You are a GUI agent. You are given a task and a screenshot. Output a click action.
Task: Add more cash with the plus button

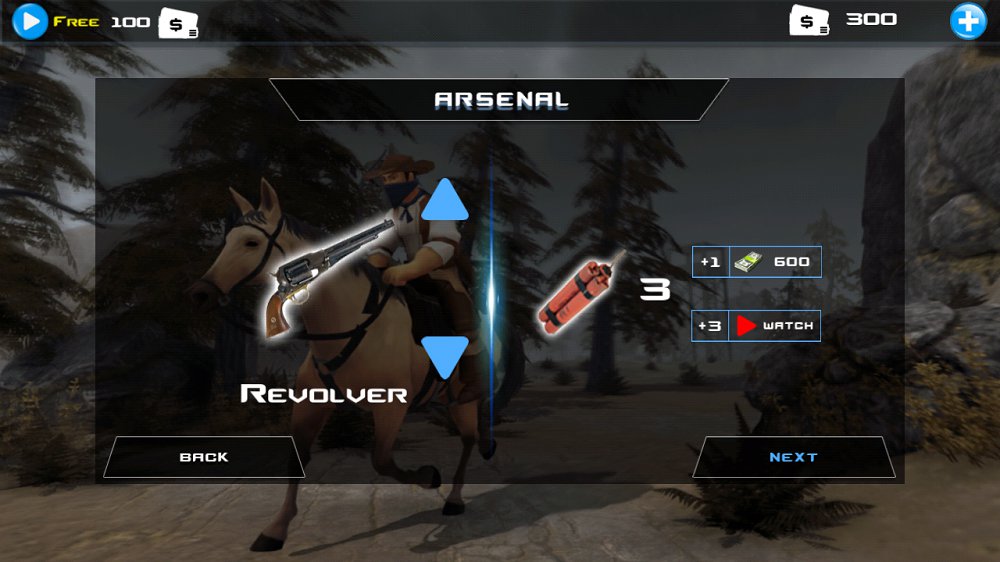pos(967,20)
